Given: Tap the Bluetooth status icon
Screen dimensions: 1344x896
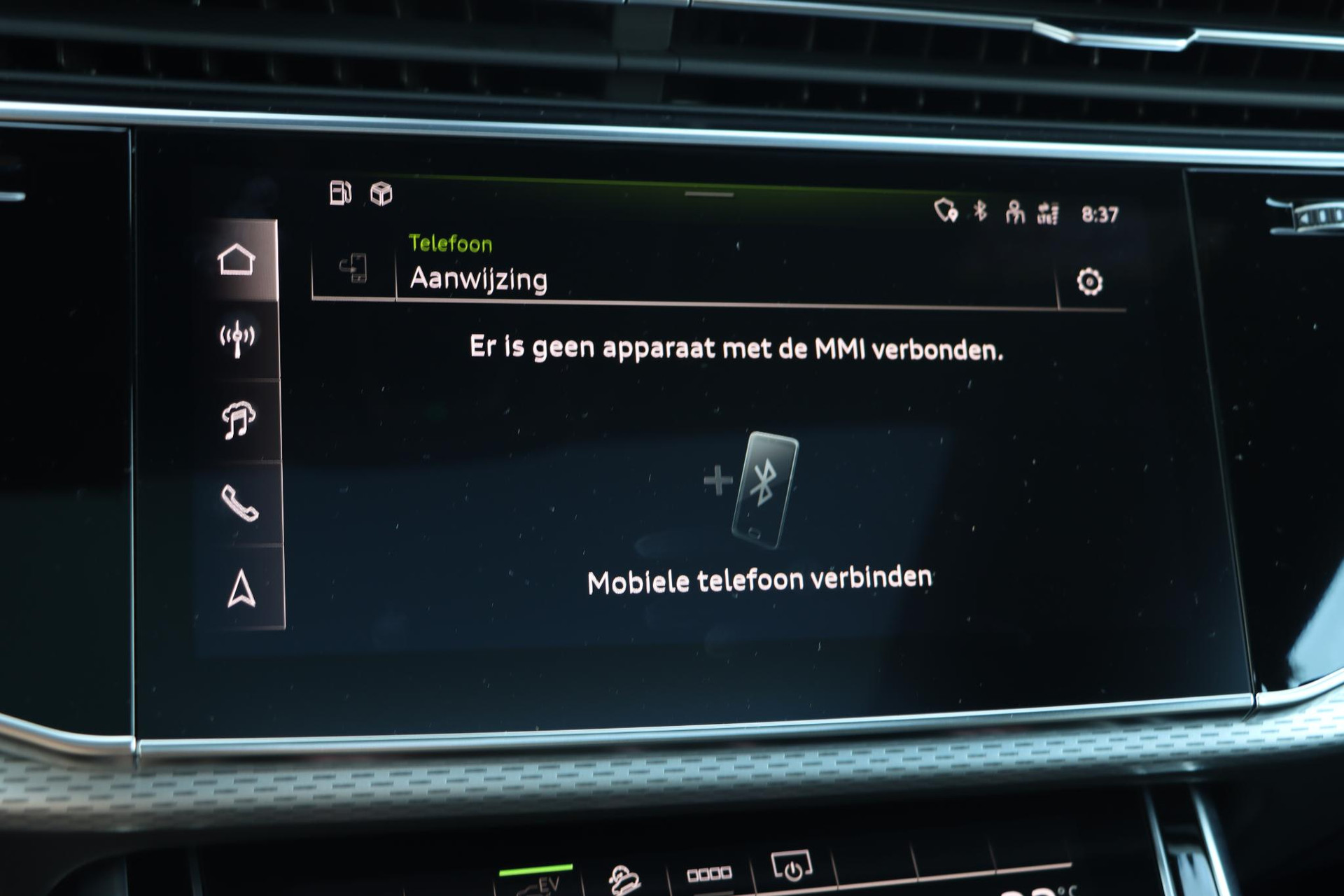Looking at the screenshot, I should point(981,210).
